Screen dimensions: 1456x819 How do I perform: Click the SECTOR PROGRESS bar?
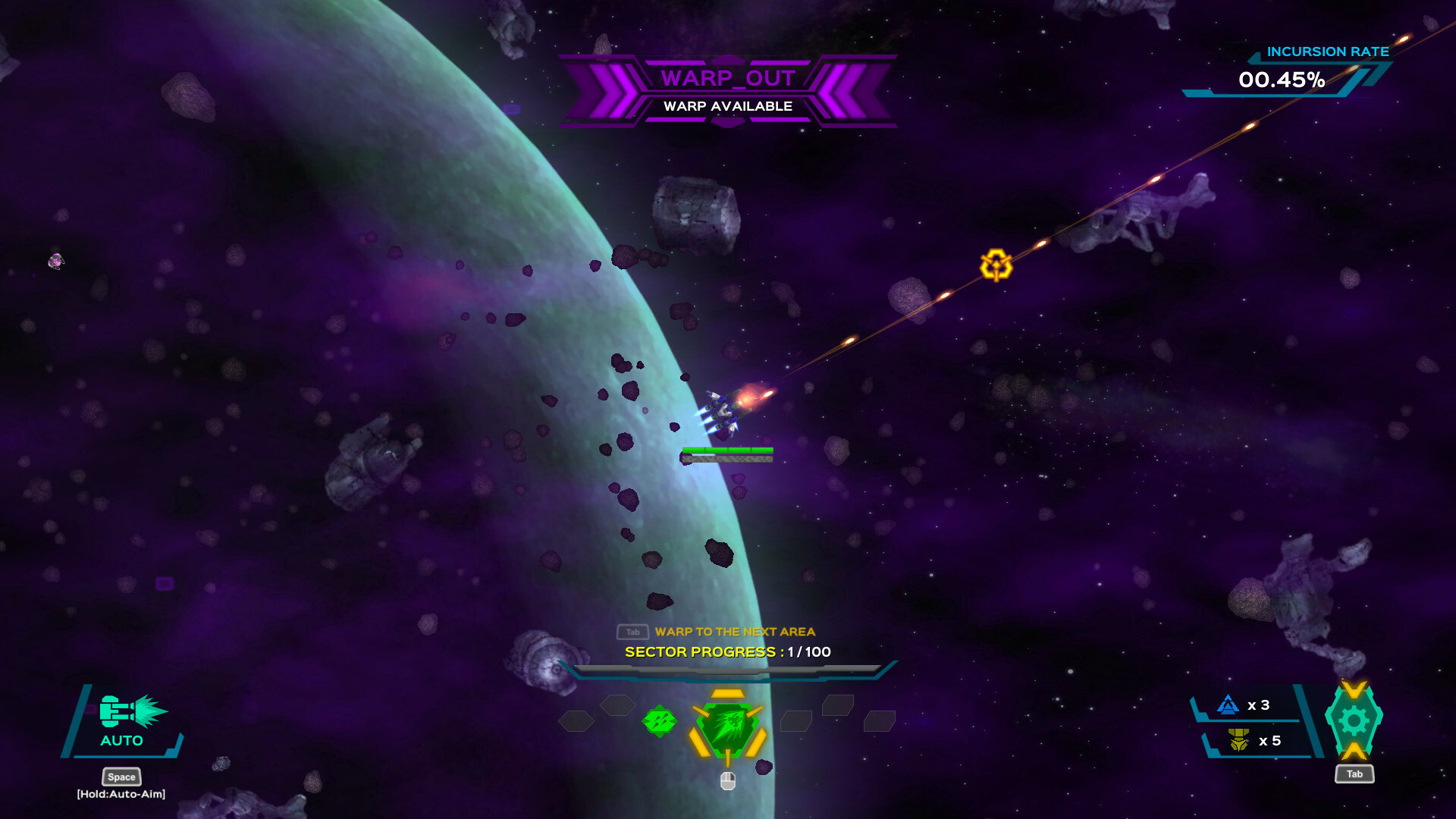pos(726,670)
